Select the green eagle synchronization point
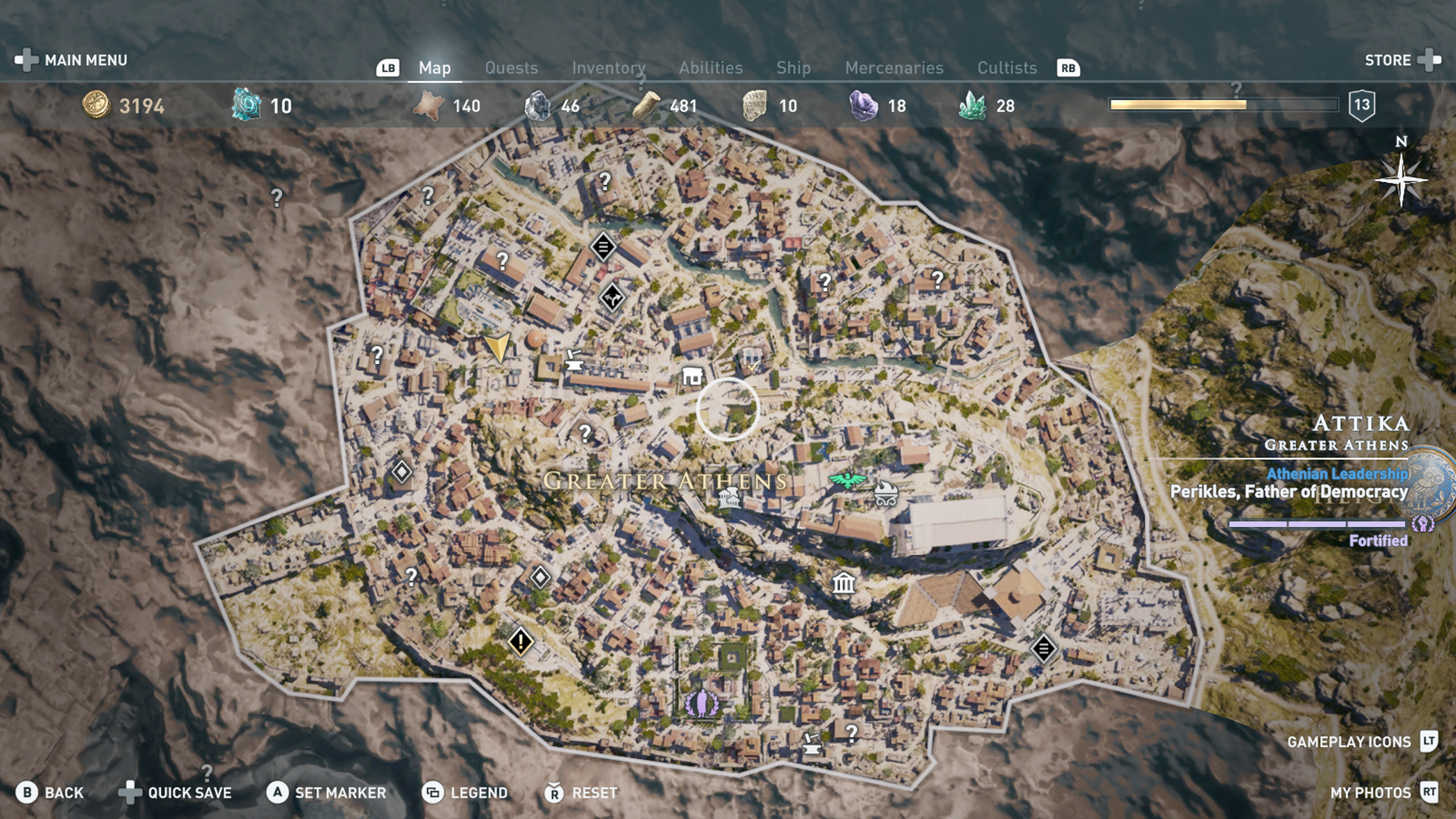The image size is (1456, 819). click(x=847, y=480)
